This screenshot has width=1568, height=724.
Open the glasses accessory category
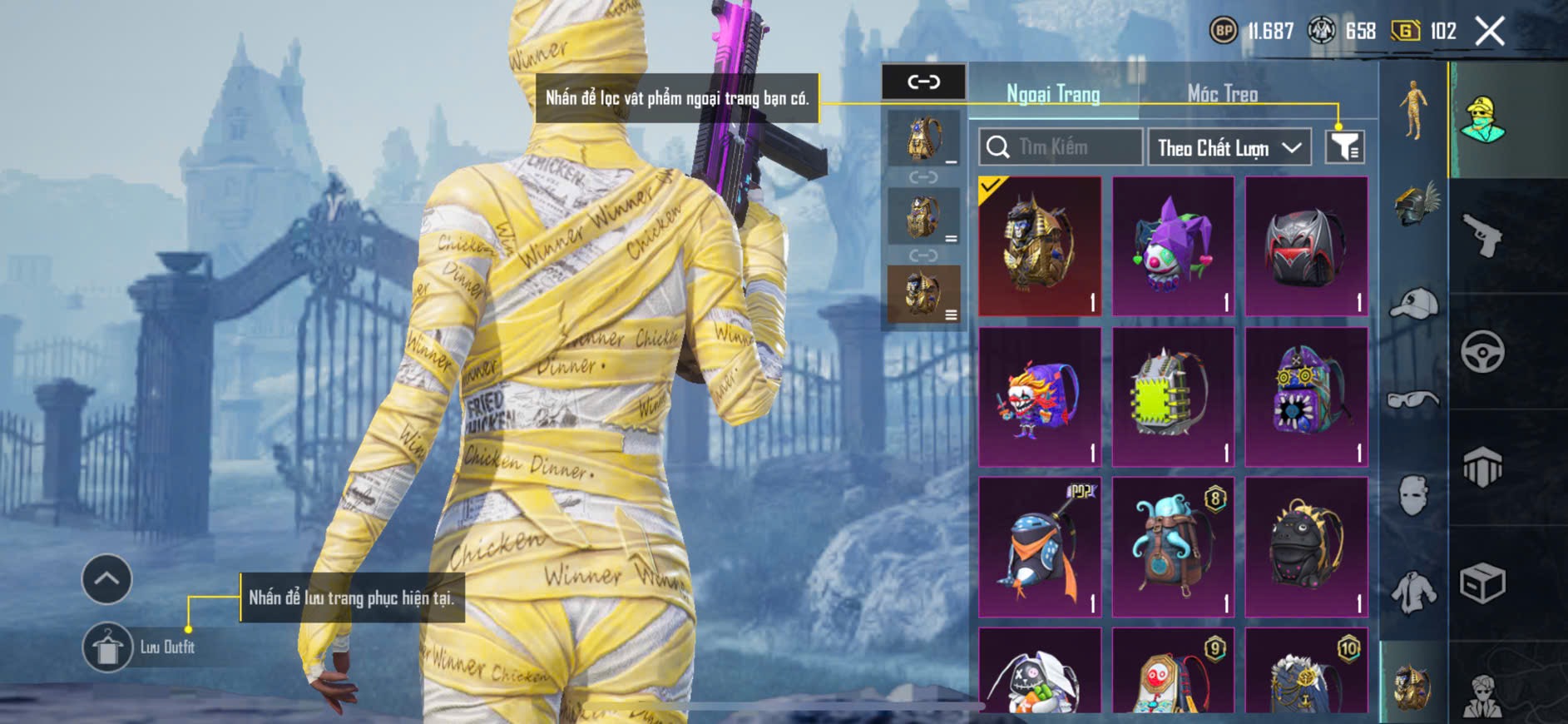tap(1413, 399)
